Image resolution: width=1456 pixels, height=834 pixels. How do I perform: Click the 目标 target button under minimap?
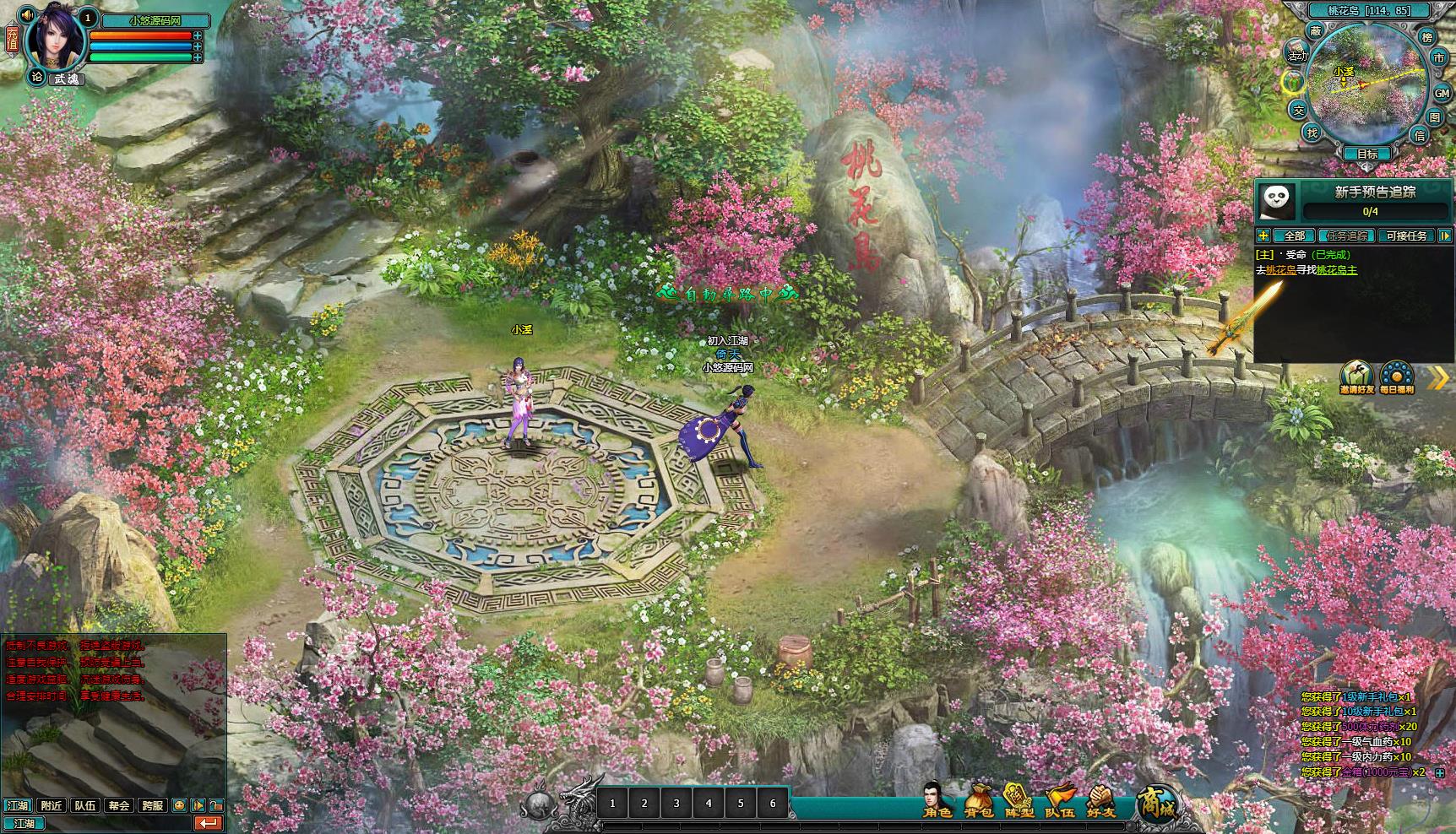pyautogui.click(x=1367, y=154)
